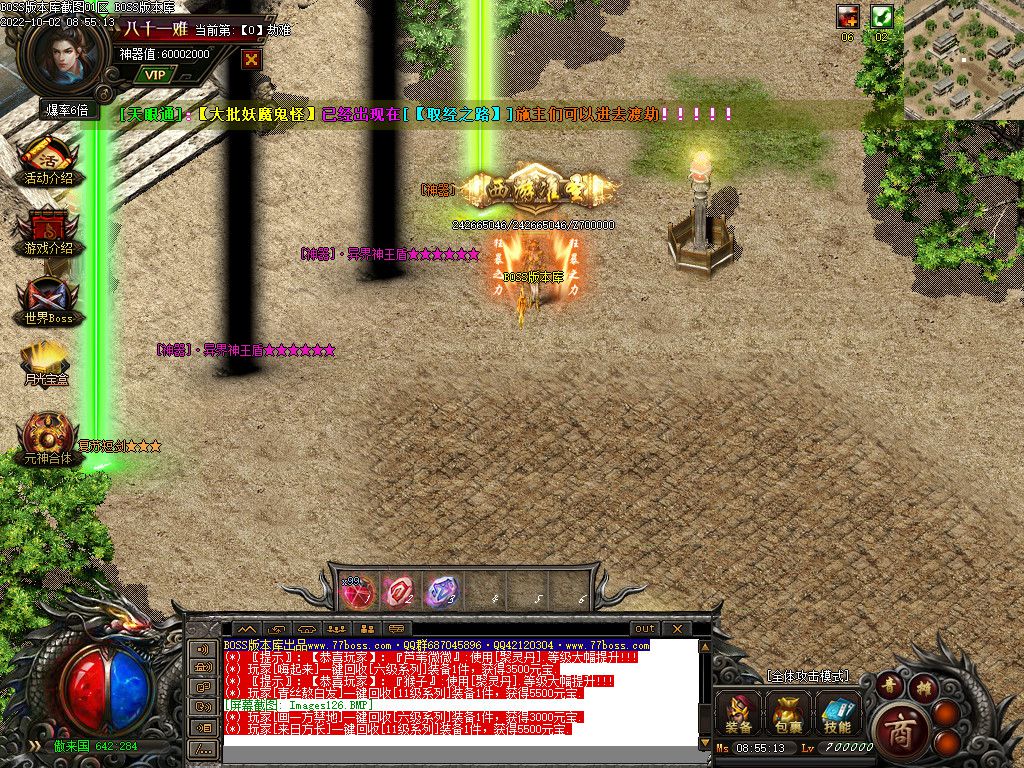
Task: Use the blue crystal in slot 3
Action: coord(441,592)
